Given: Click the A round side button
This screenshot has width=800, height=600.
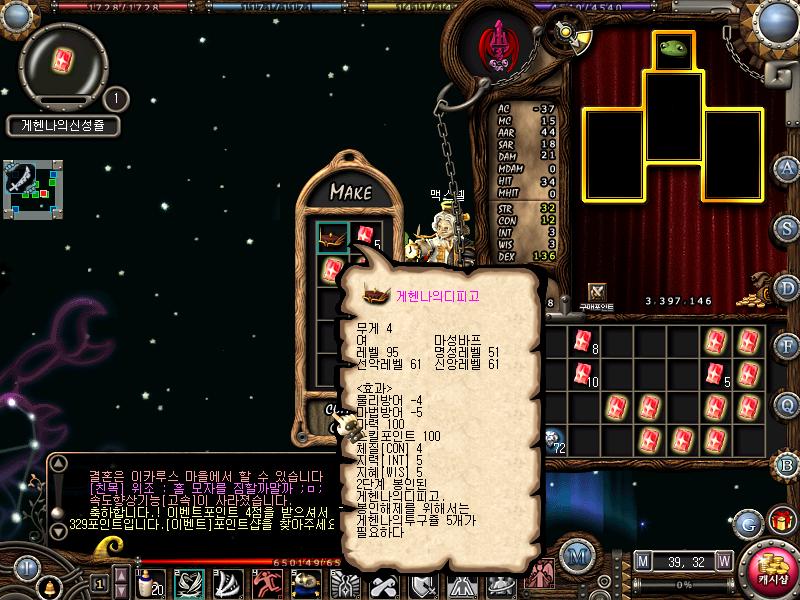Looking at the screenshot, I should [x=787, y=167].
